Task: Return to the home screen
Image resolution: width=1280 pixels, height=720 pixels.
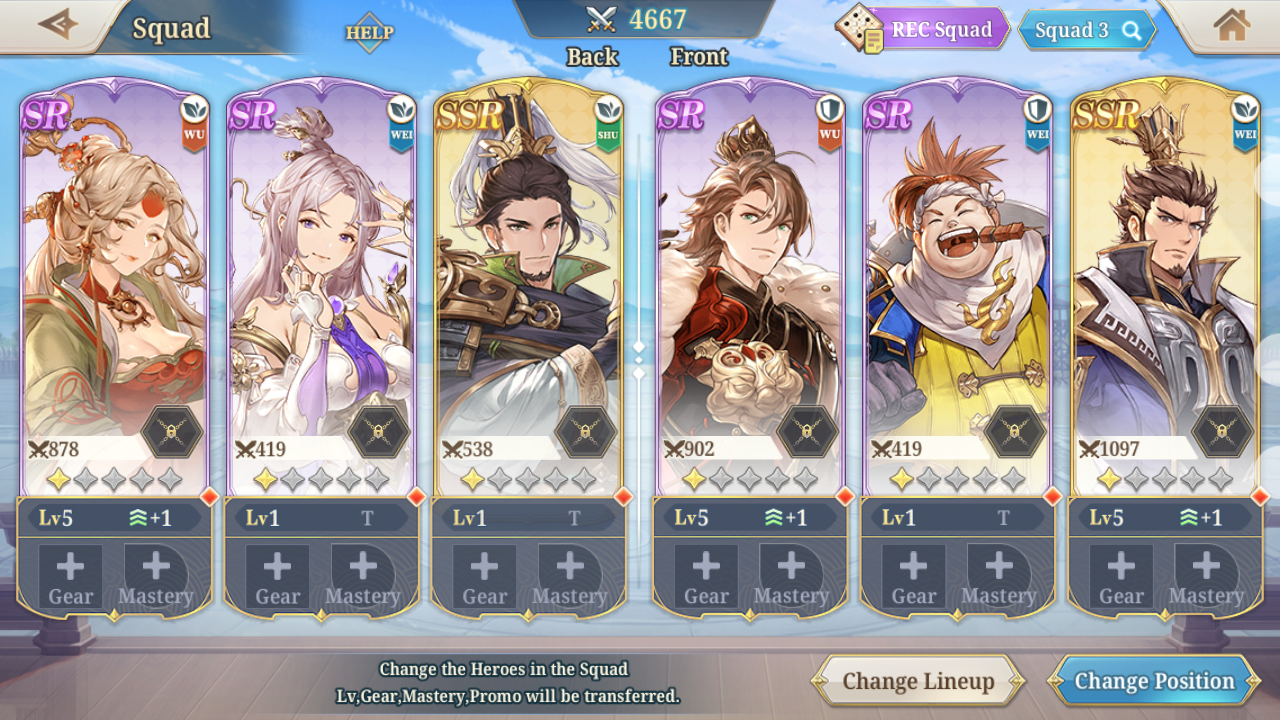Action: click(x=1231, y=25)
